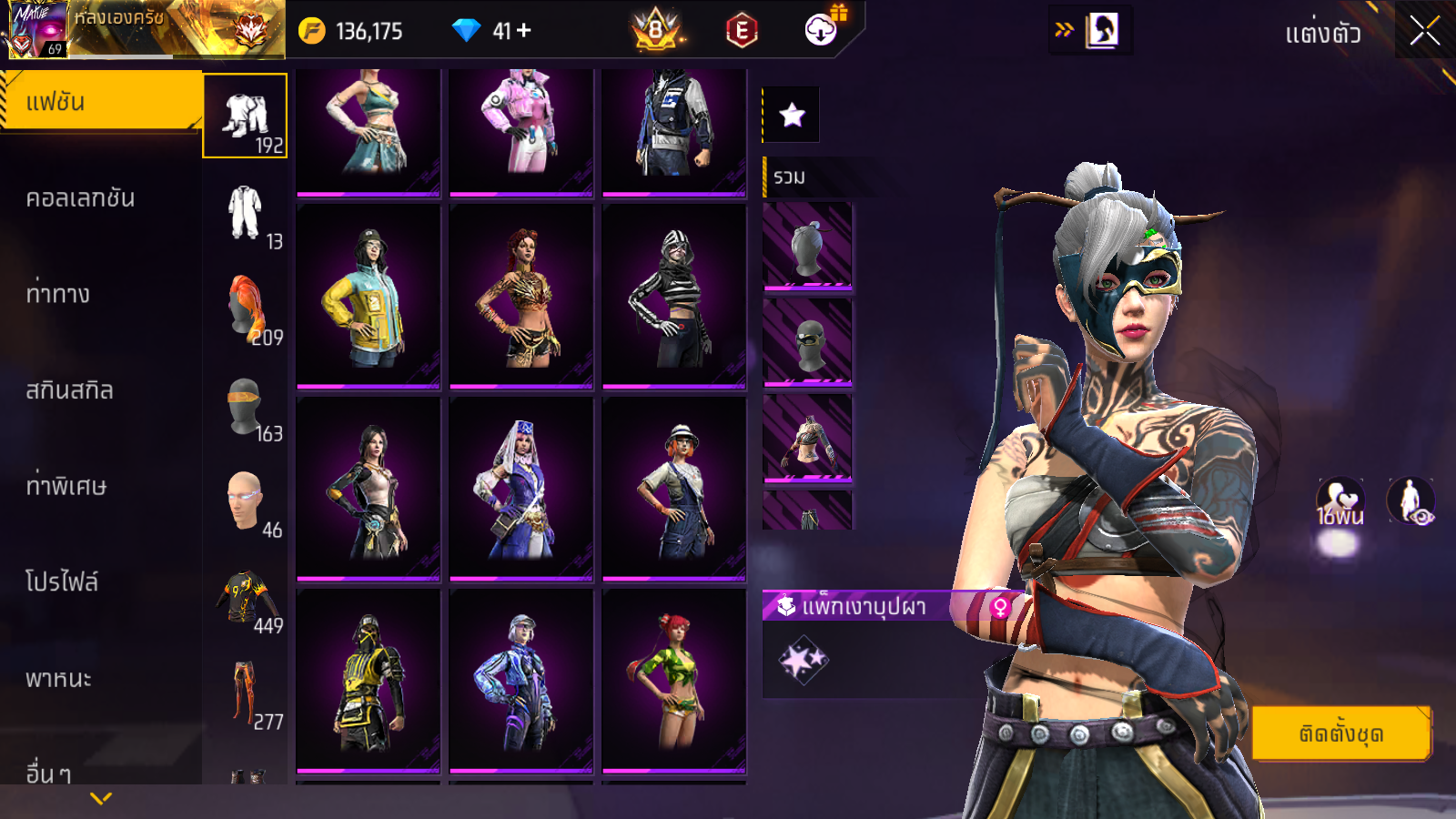This screenshot has width=1456, height=819.
Task: Select the top-part piece in the set list
Action: [x=807, y=439]
